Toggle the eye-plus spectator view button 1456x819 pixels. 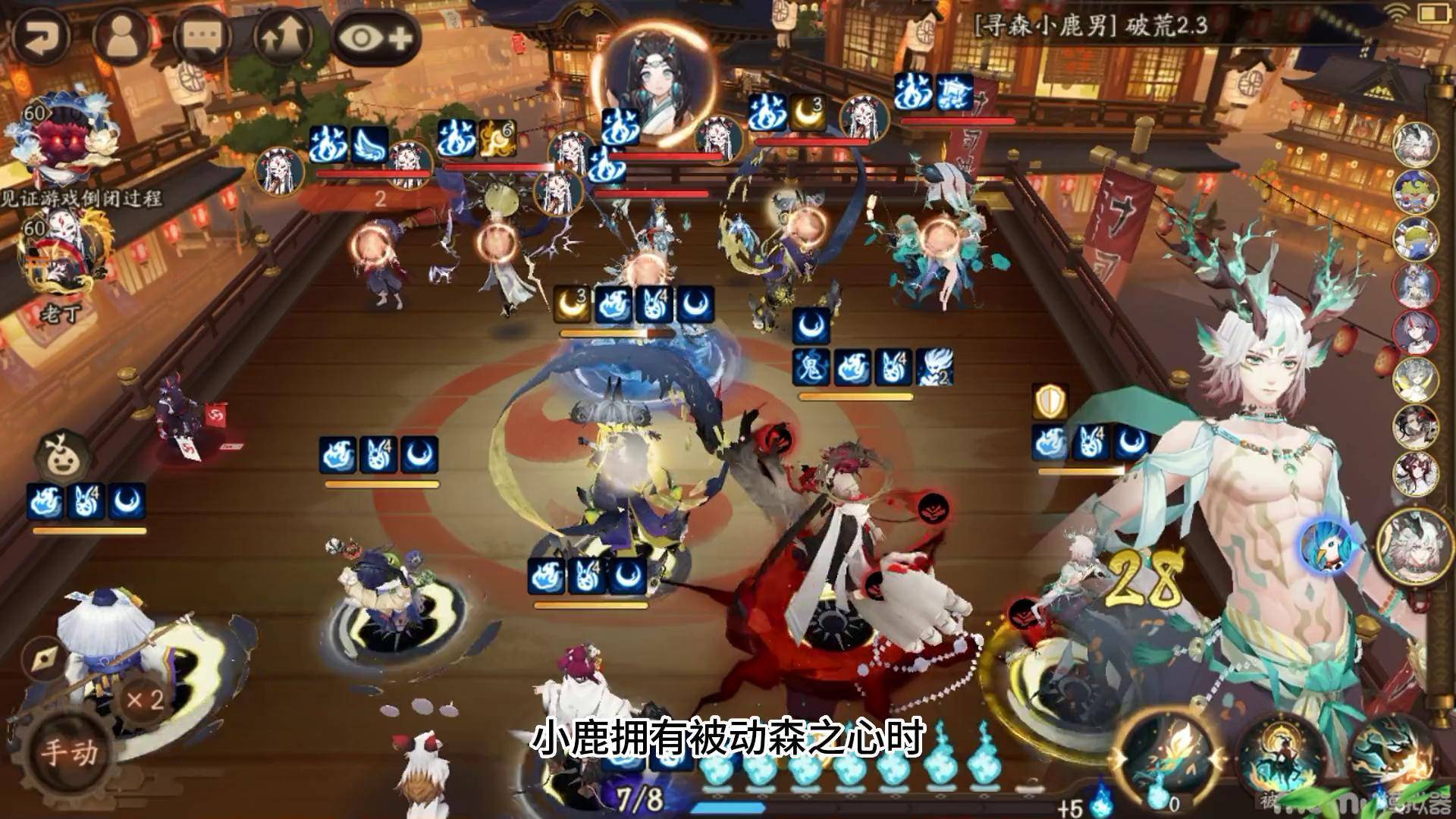click(x=377, y=36)
